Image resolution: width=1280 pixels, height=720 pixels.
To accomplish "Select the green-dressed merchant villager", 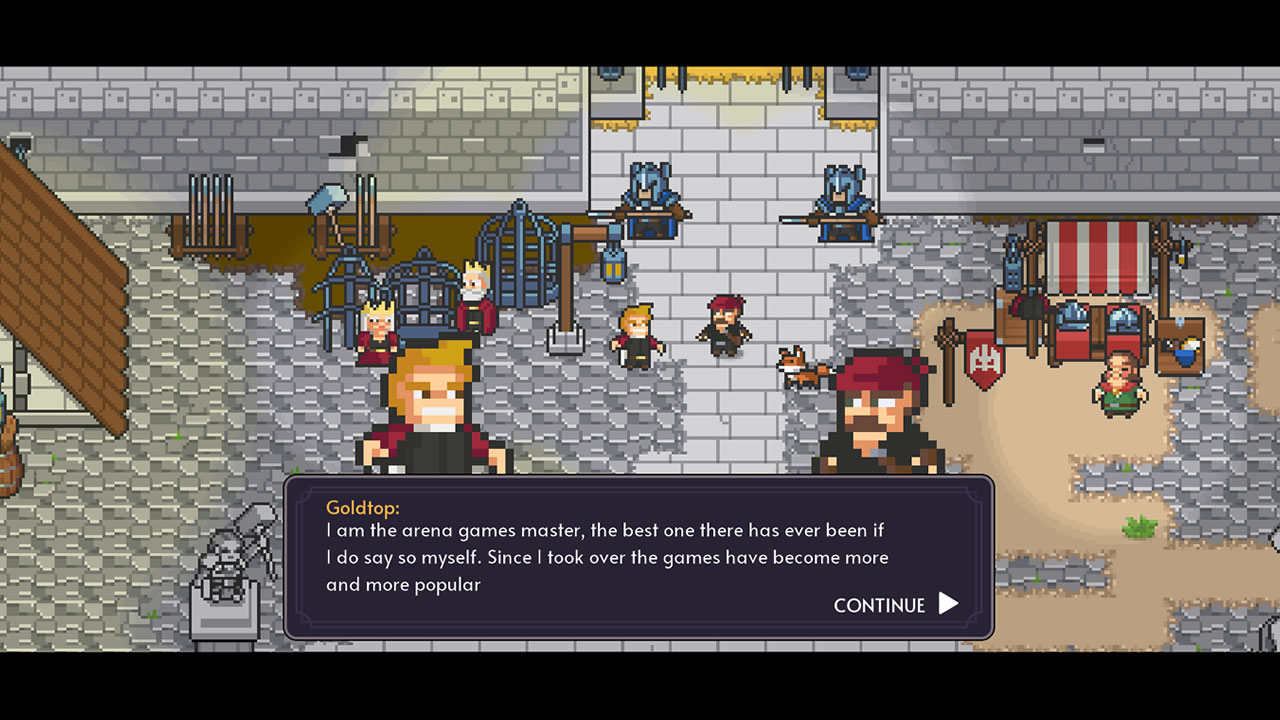I will coord(1118,385).
